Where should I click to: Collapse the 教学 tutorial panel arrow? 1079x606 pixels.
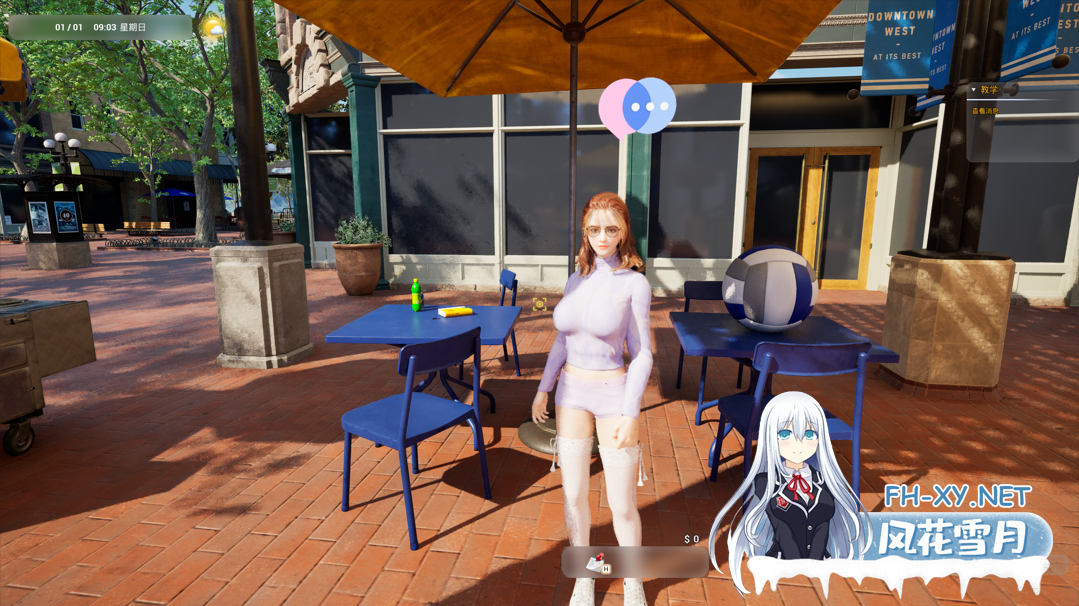[974, 91]
